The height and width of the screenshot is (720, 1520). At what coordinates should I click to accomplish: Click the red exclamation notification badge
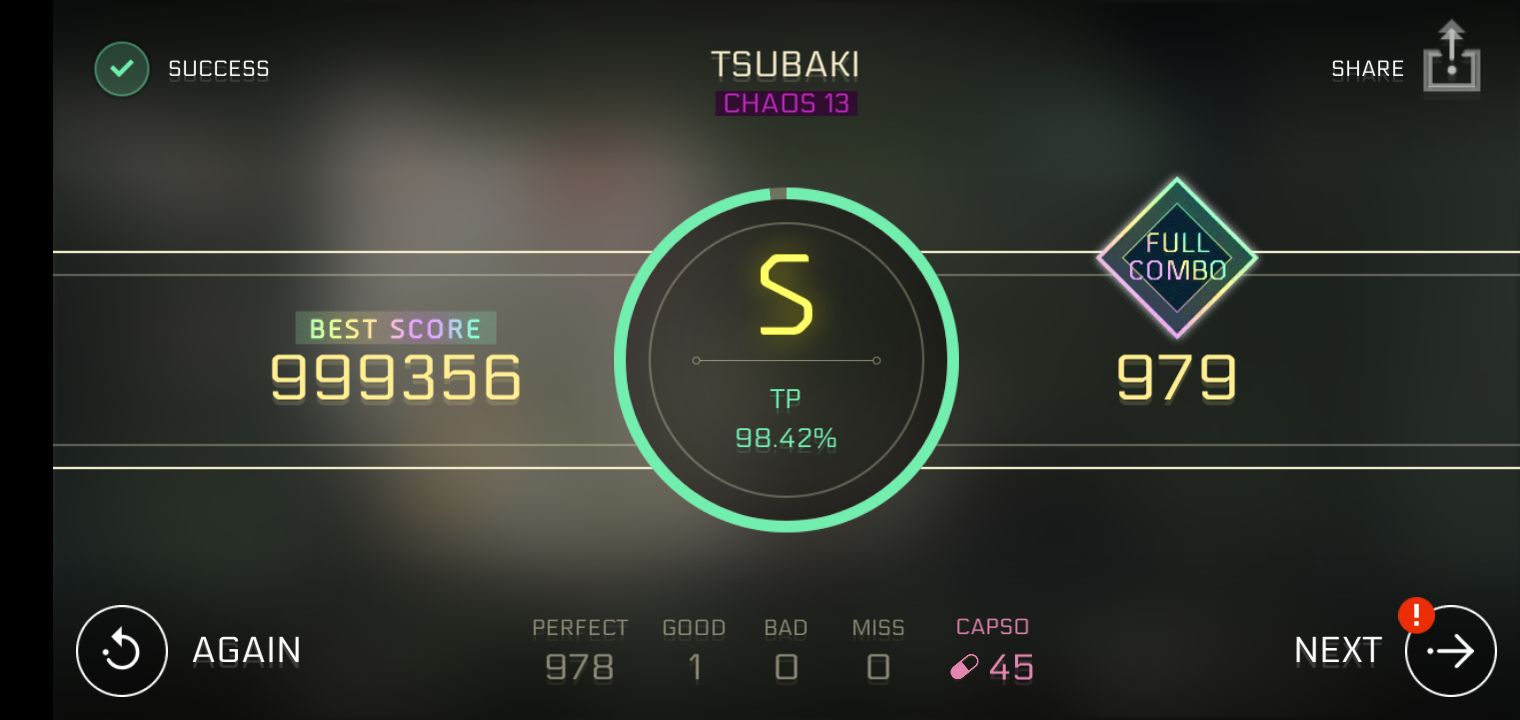1416,617
